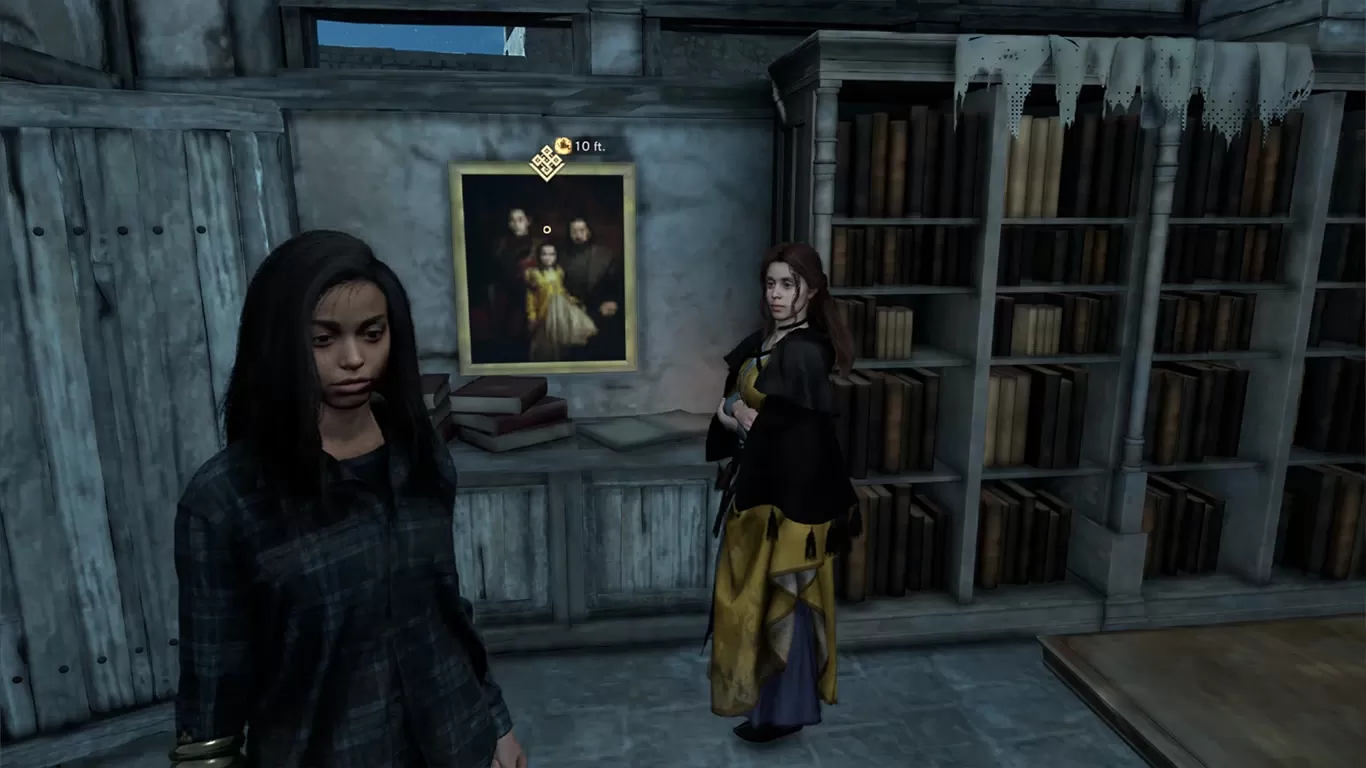Select the round golden icon beside the distance
This screenshot has height=768, width=1366.
[x=563, y=146]
